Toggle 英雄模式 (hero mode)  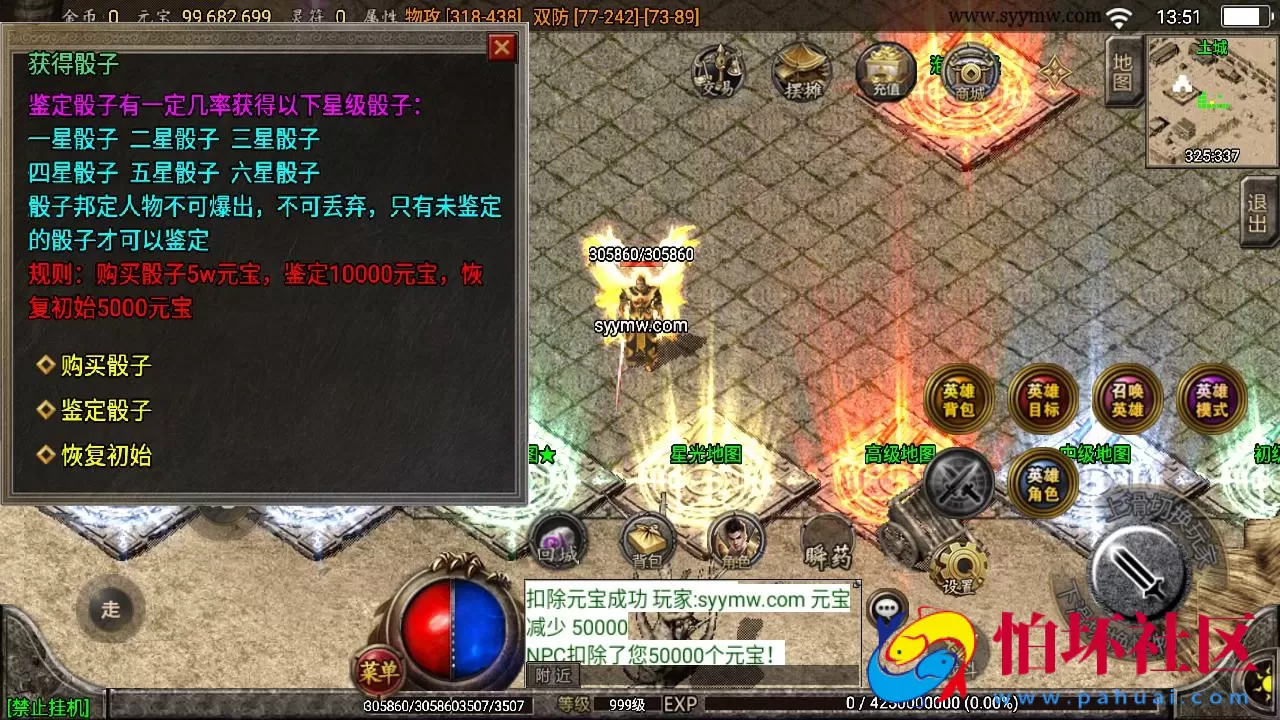(1211, 399)
